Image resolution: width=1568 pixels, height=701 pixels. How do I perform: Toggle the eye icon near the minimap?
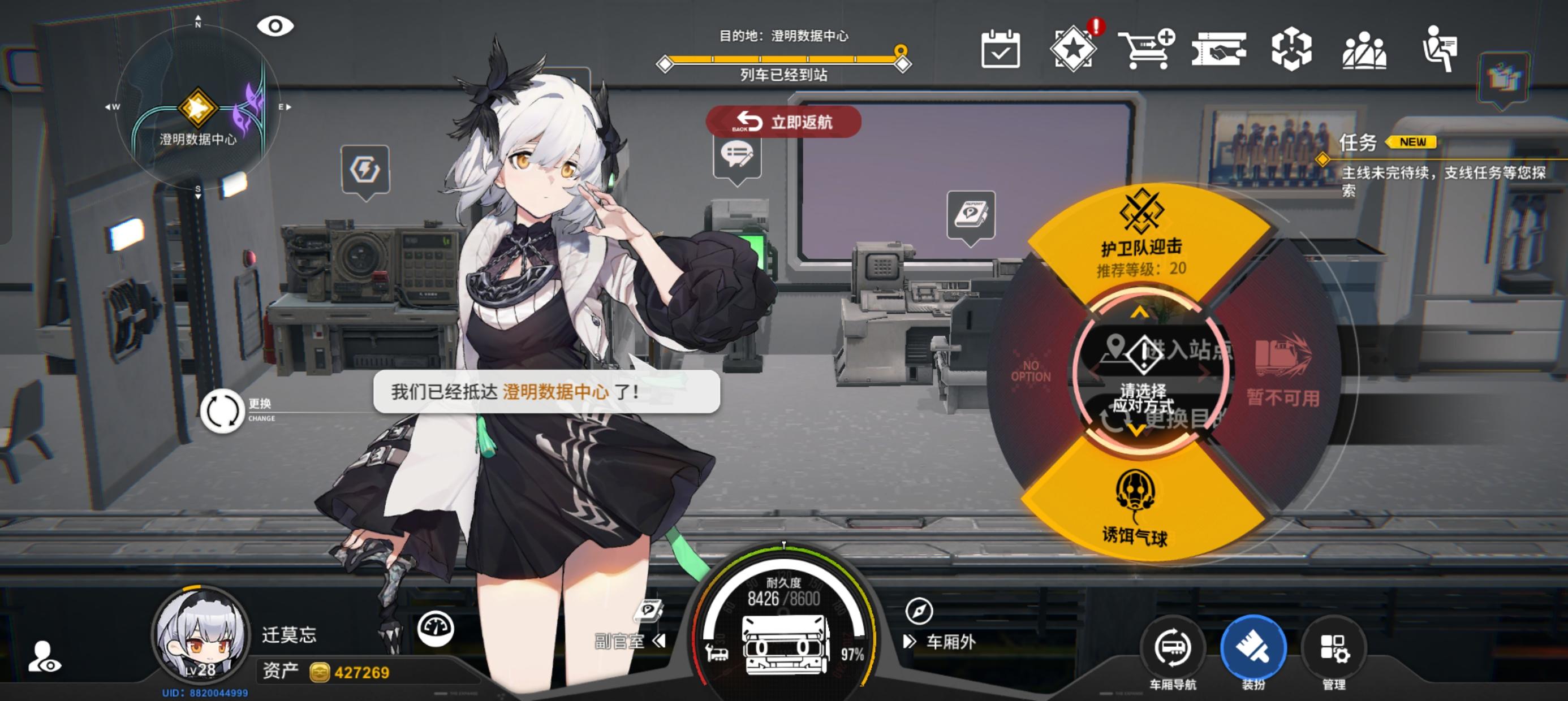pos(275,25)
